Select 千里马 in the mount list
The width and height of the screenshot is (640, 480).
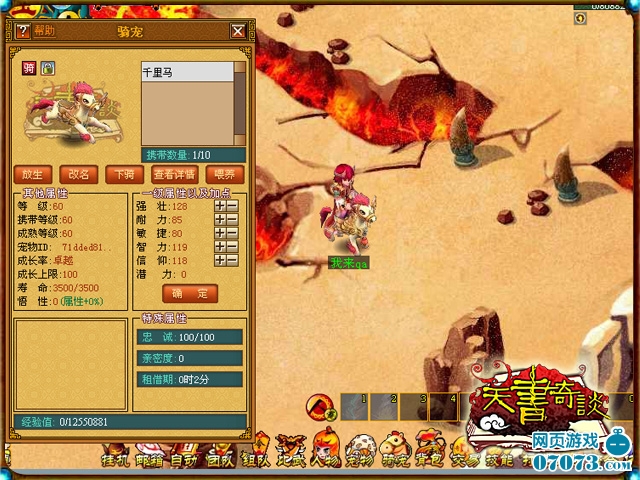tap(188, 73)
